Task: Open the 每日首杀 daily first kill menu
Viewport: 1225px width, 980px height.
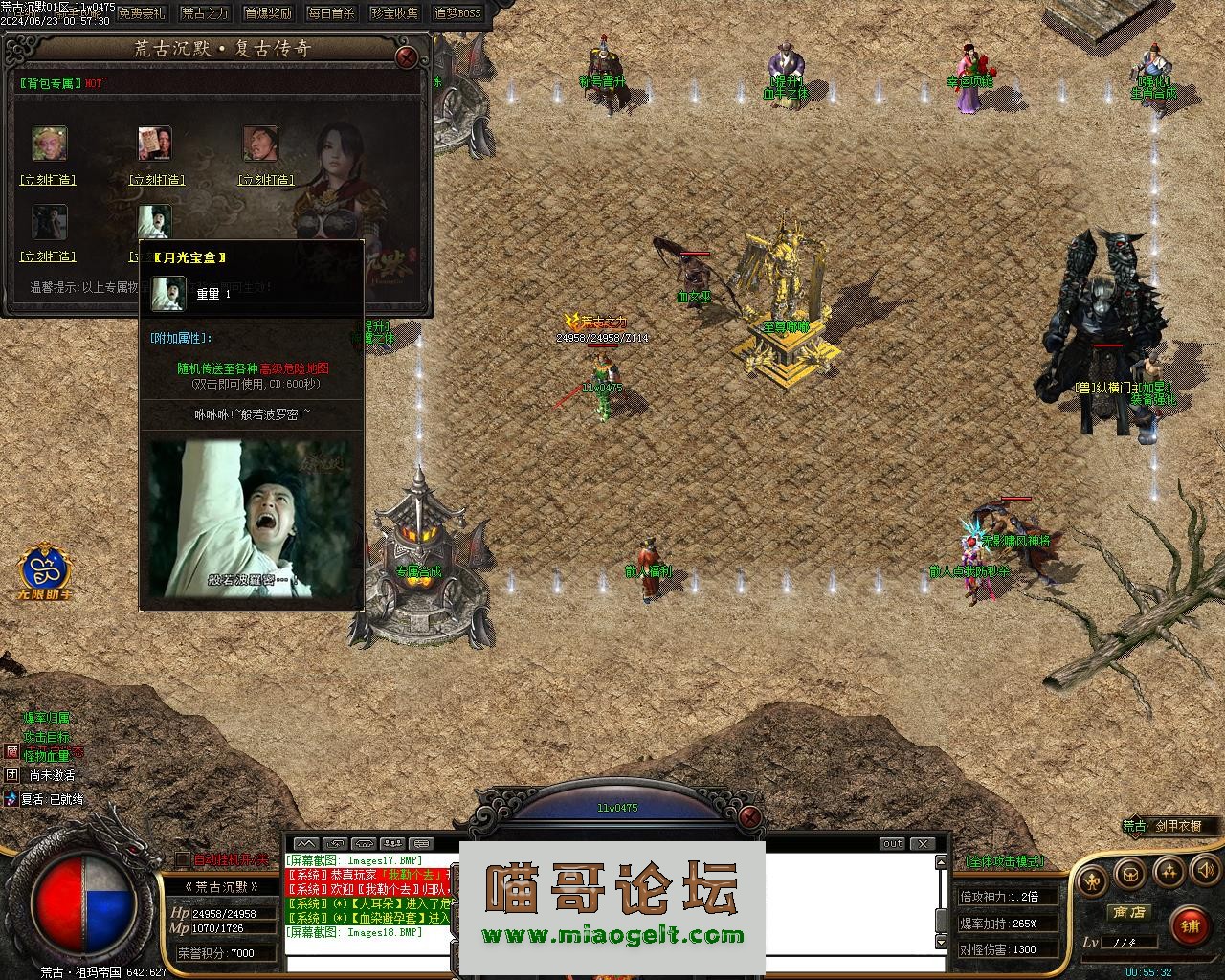Action: [331, 13]
